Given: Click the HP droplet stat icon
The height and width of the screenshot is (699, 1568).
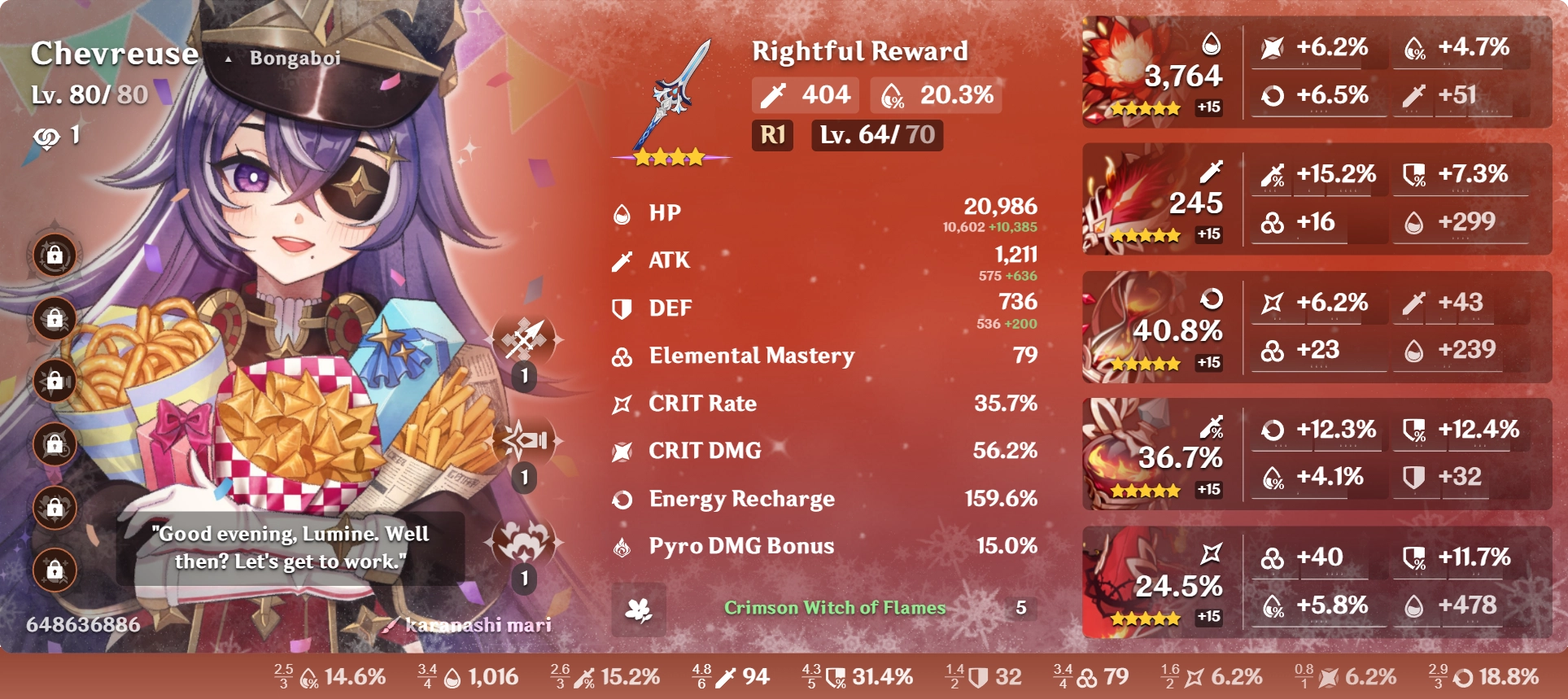Looking at the screenshot, I should [x=622, y=213].
